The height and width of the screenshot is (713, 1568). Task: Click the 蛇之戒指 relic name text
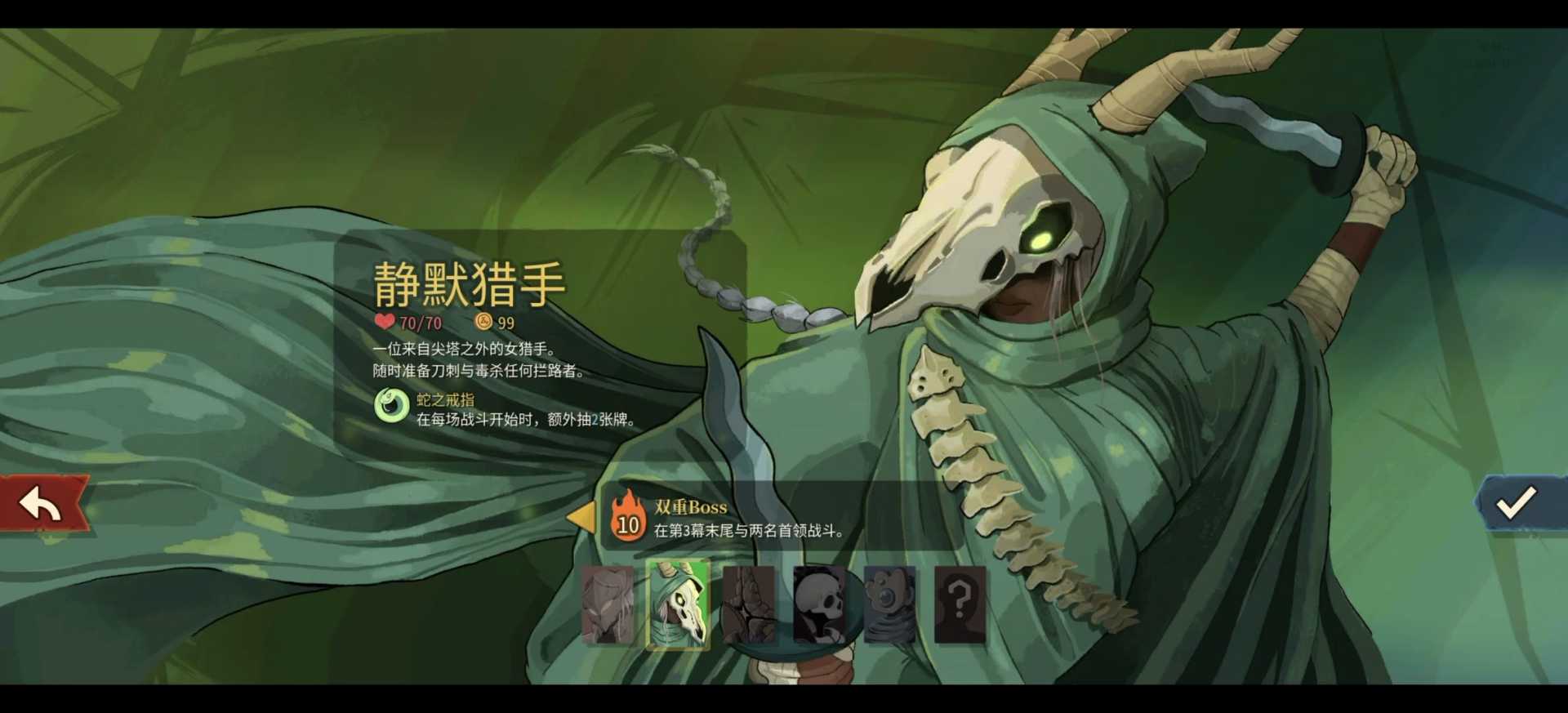[x=447, y=400]
